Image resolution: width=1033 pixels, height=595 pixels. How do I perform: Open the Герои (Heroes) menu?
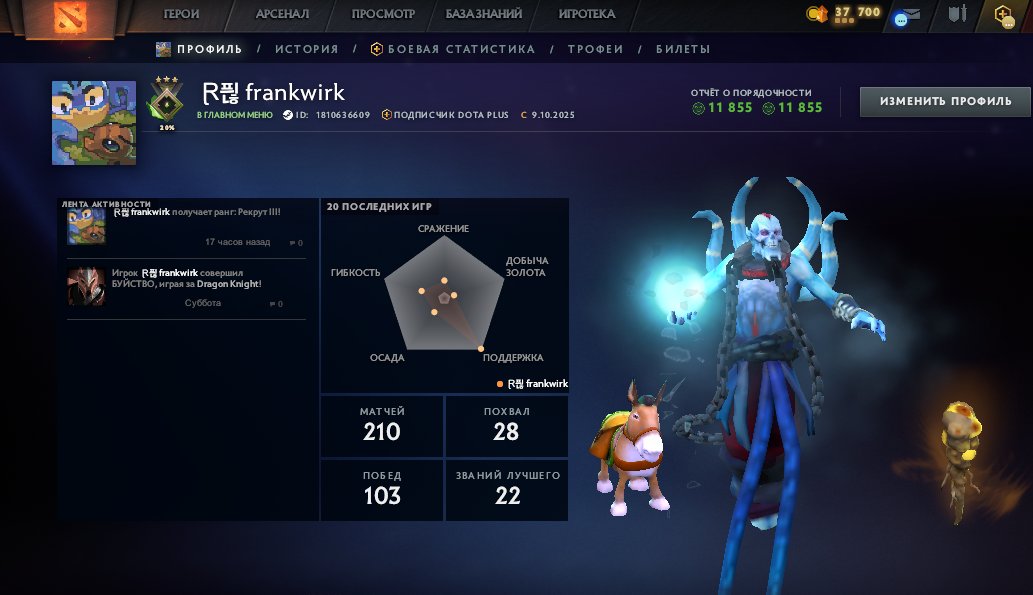pos(181,14)
